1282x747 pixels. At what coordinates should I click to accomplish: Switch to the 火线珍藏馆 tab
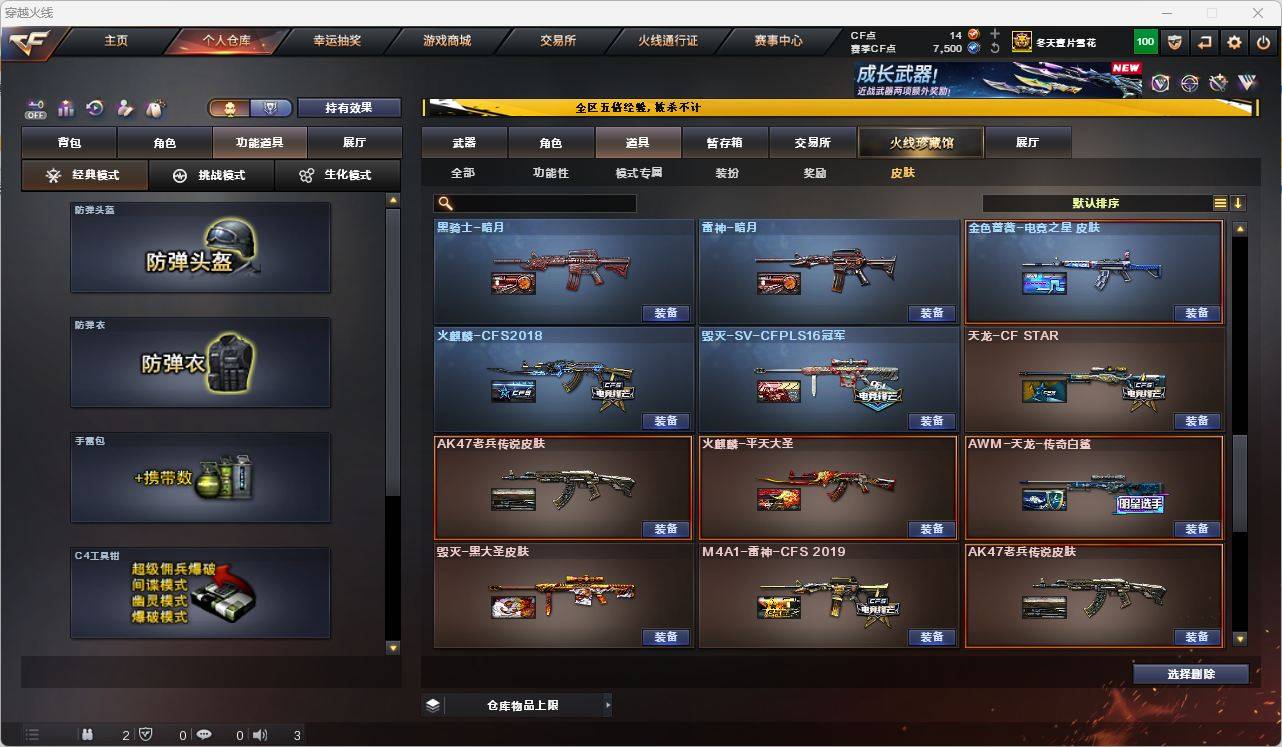tap(920, 142)
